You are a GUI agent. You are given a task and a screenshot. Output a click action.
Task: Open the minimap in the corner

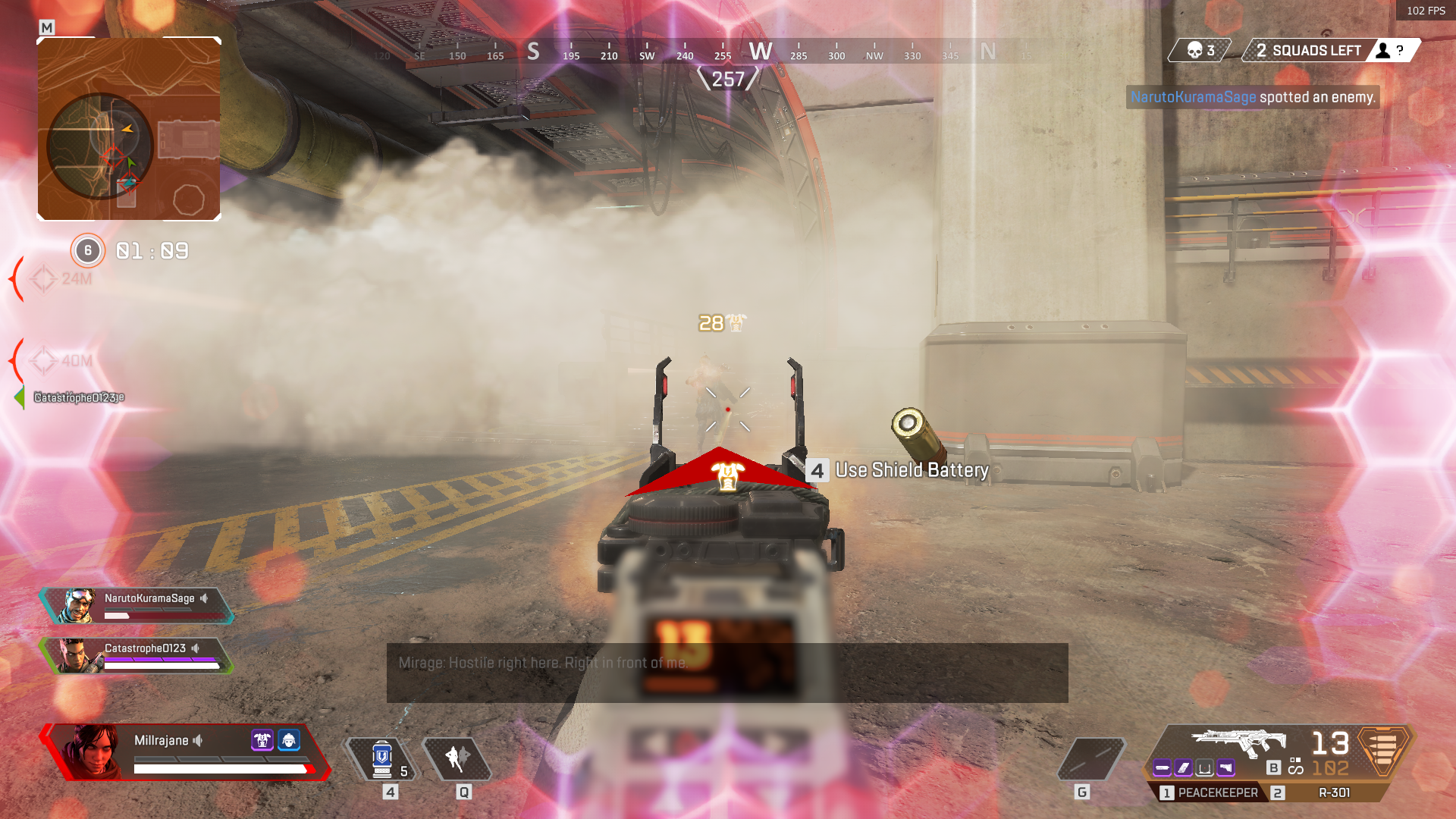pyautogui.click(x=129, y=129)
